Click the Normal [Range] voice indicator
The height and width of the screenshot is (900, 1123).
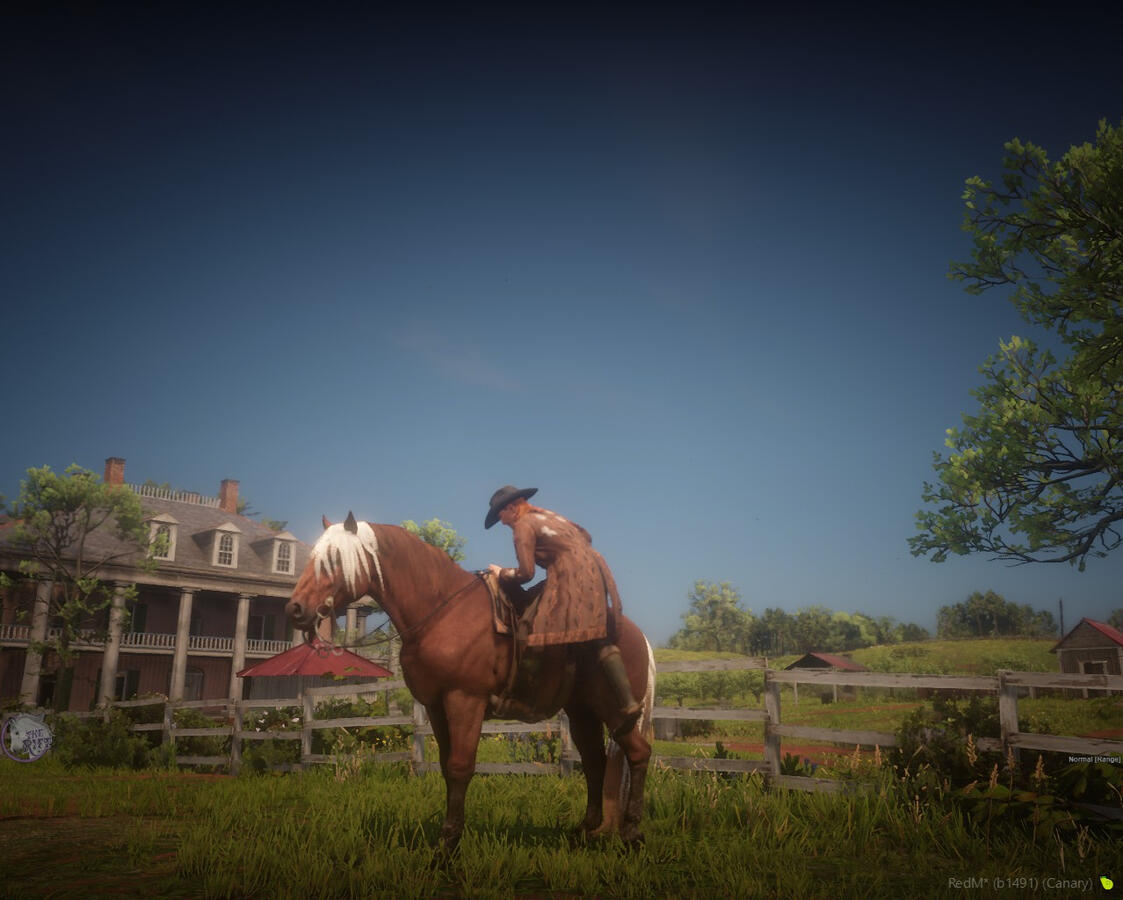tap(1093, 759)
